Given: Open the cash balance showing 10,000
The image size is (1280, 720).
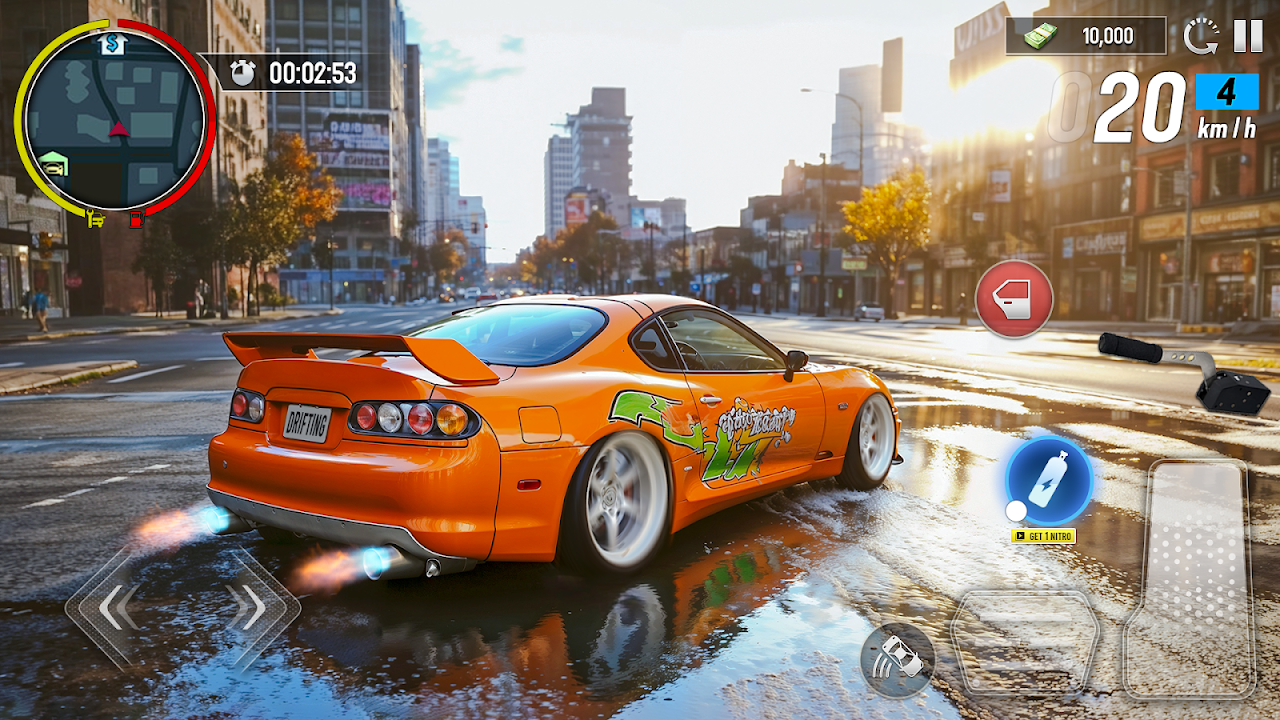Looking at the screenshot, I should tap(1086, 36).
